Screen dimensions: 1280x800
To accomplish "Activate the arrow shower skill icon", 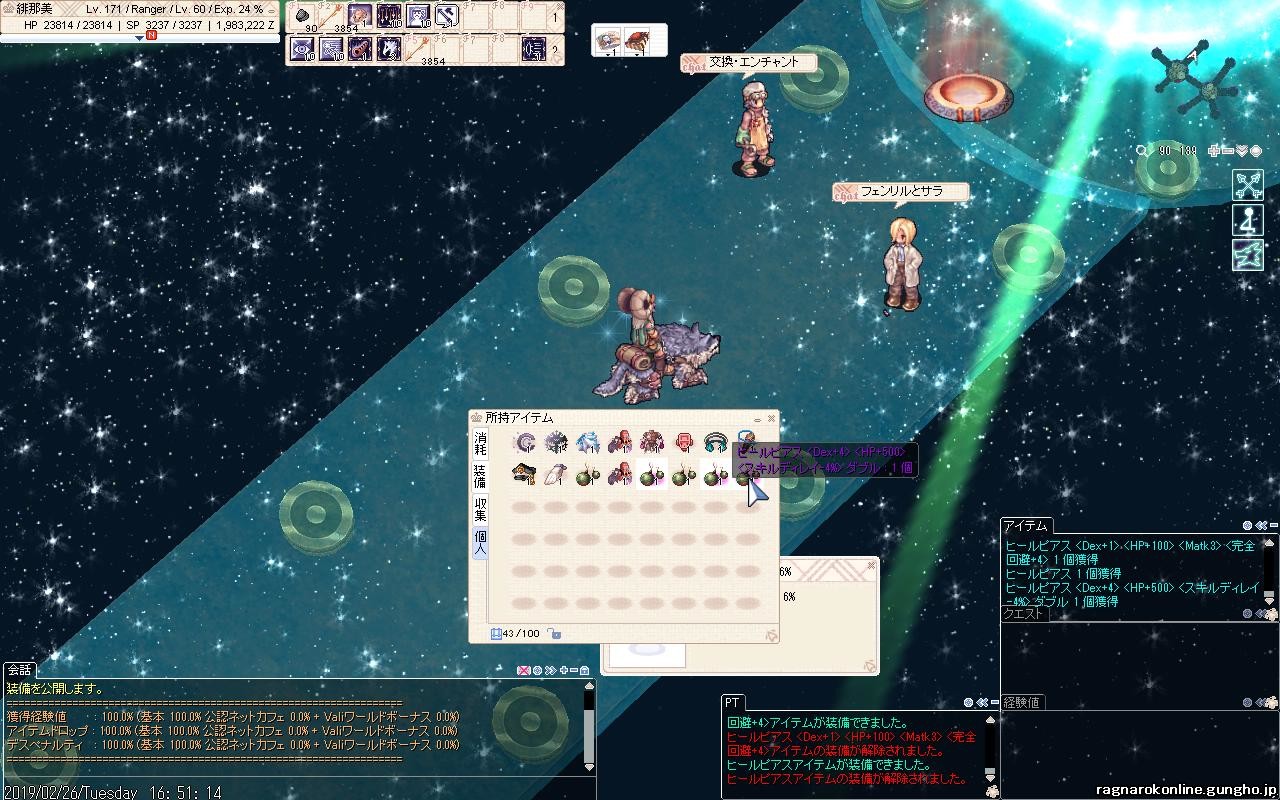I will pyautogui.click(x=389, y=15).
